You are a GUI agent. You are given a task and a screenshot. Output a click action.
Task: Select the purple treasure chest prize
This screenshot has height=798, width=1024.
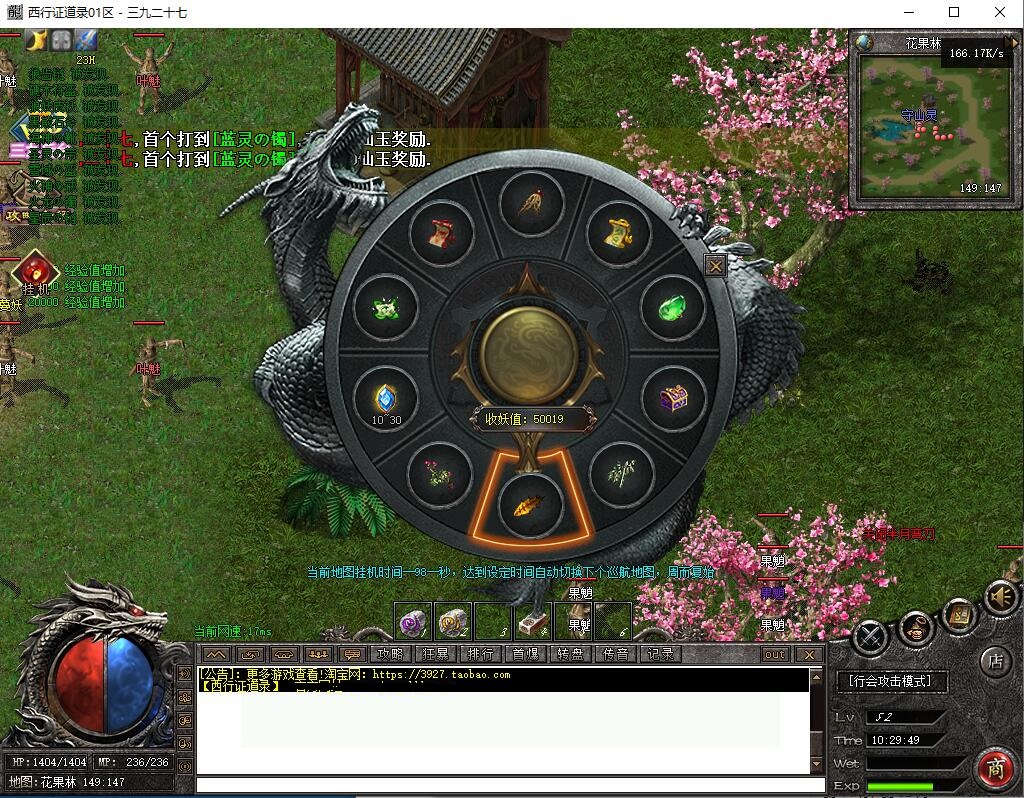672,400
